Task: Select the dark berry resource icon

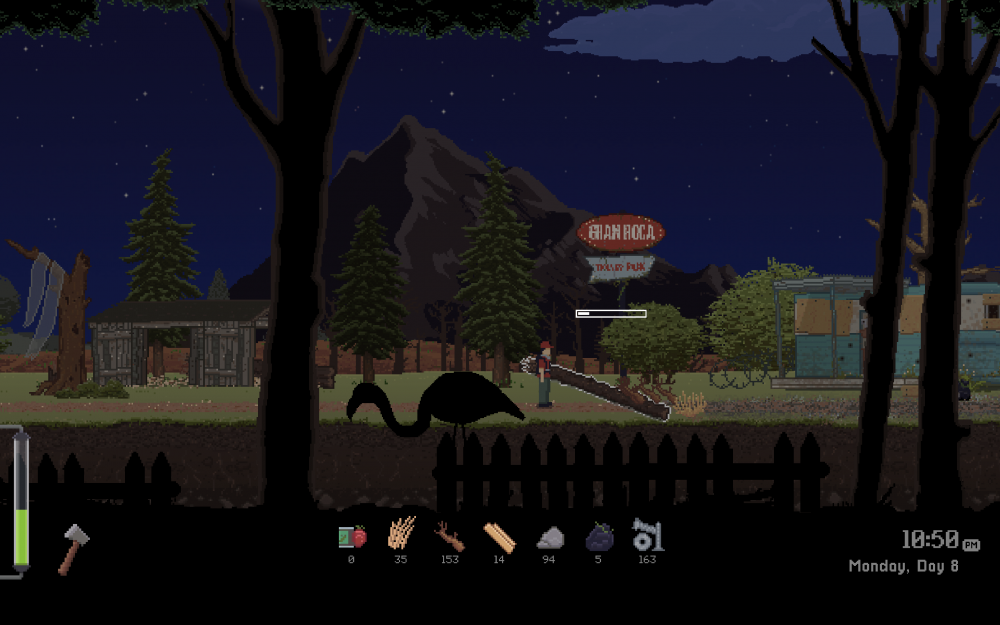Action: pos(598,537)
